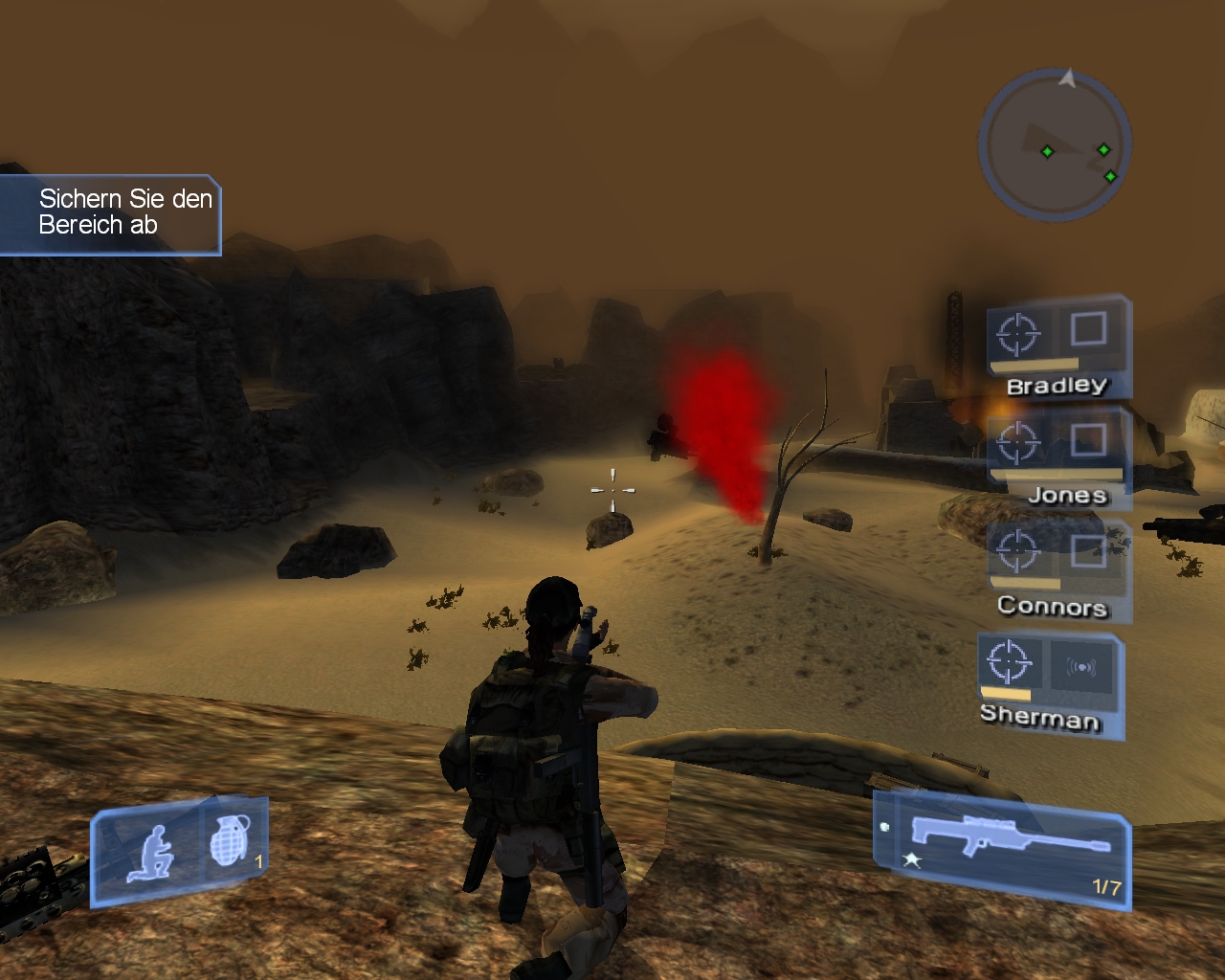Choose Connors's crosshair targeting icon
The height and width of the screenshot is (980, 1225).
[1017, 550]
